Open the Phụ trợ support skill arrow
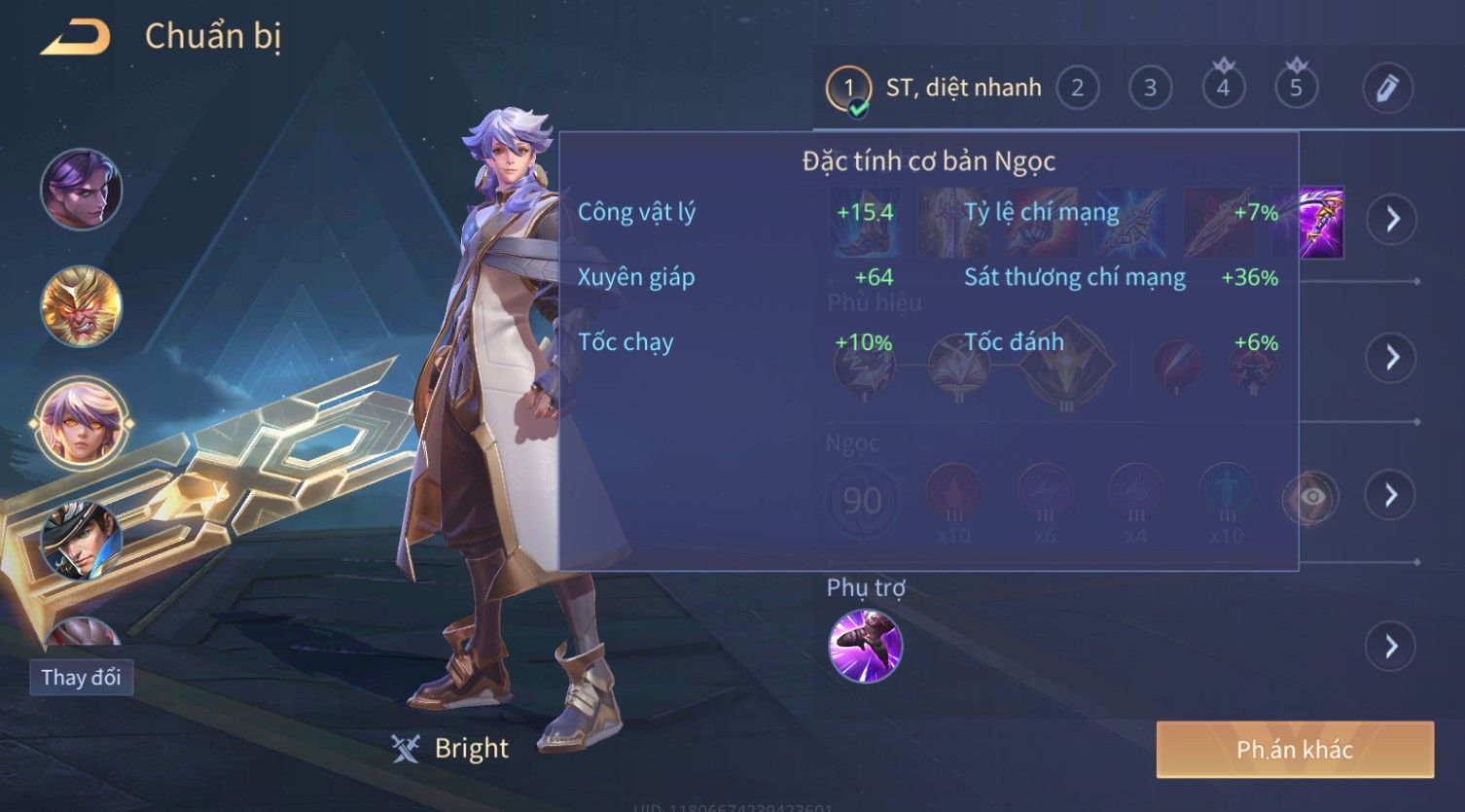Image resolution: width=1465 pixels, height=812 pixels. pyautogui.click(x=1392, y=646)
